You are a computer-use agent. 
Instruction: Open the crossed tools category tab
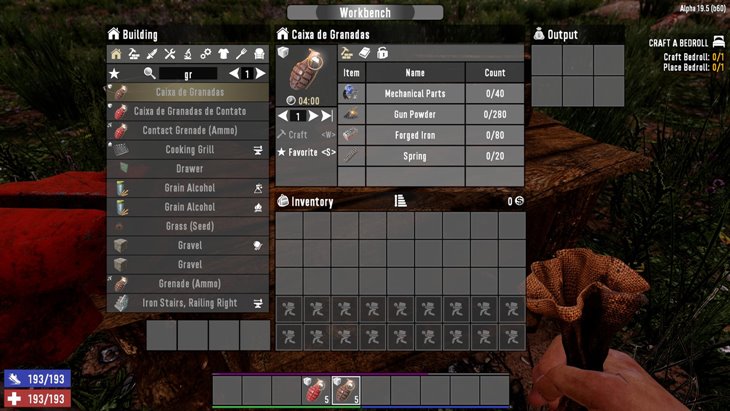point(169,54)
